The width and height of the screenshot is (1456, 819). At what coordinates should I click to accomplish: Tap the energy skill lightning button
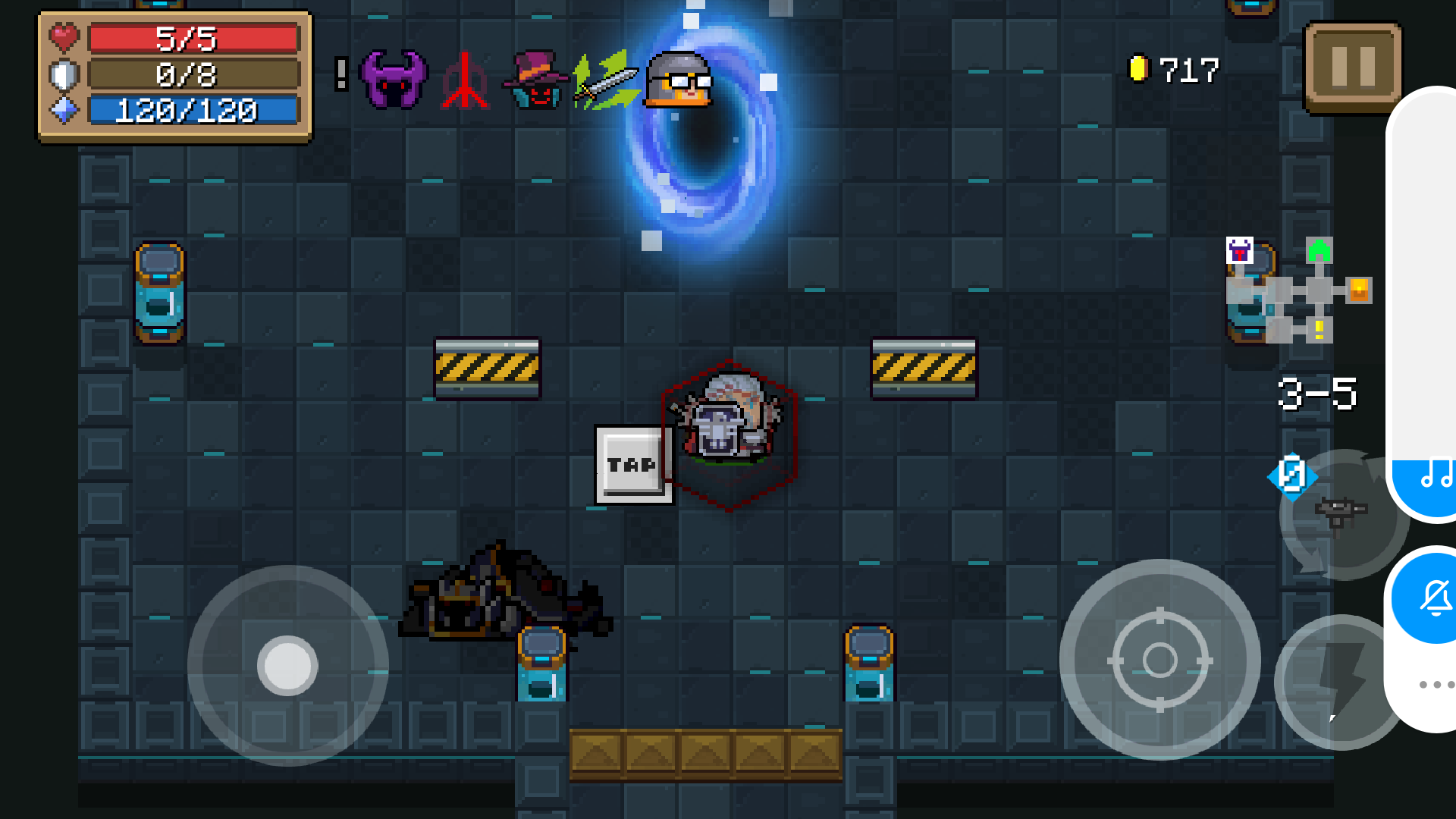pos(1333,682)
